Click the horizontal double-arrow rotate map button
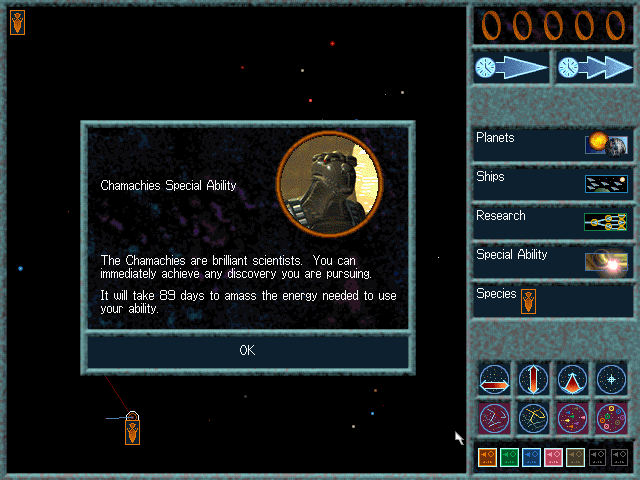This screenshot has width=640, height=480. click(x=494, y=379)
